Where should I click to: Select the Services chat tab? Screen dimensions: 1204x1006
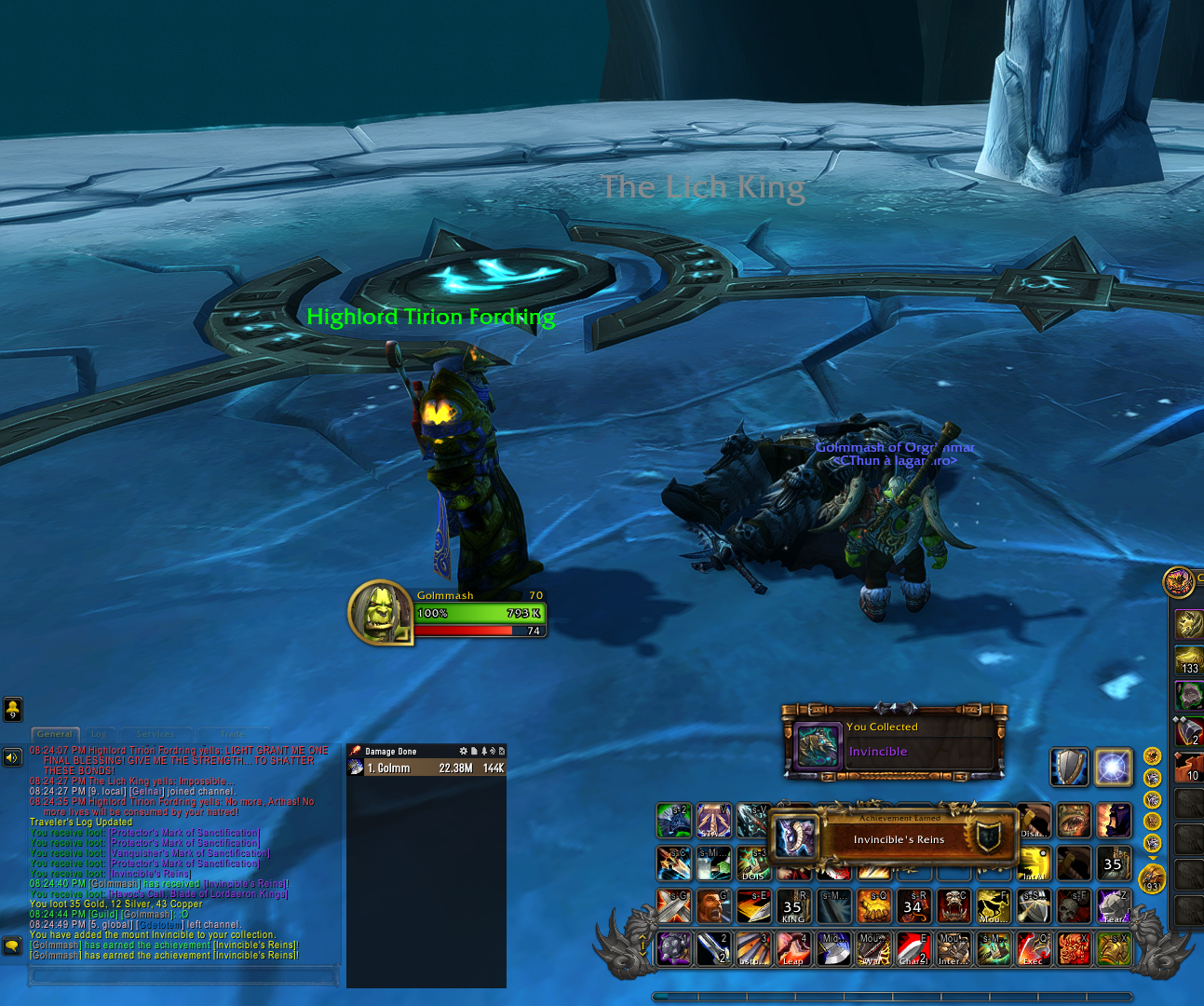point(155,734)
